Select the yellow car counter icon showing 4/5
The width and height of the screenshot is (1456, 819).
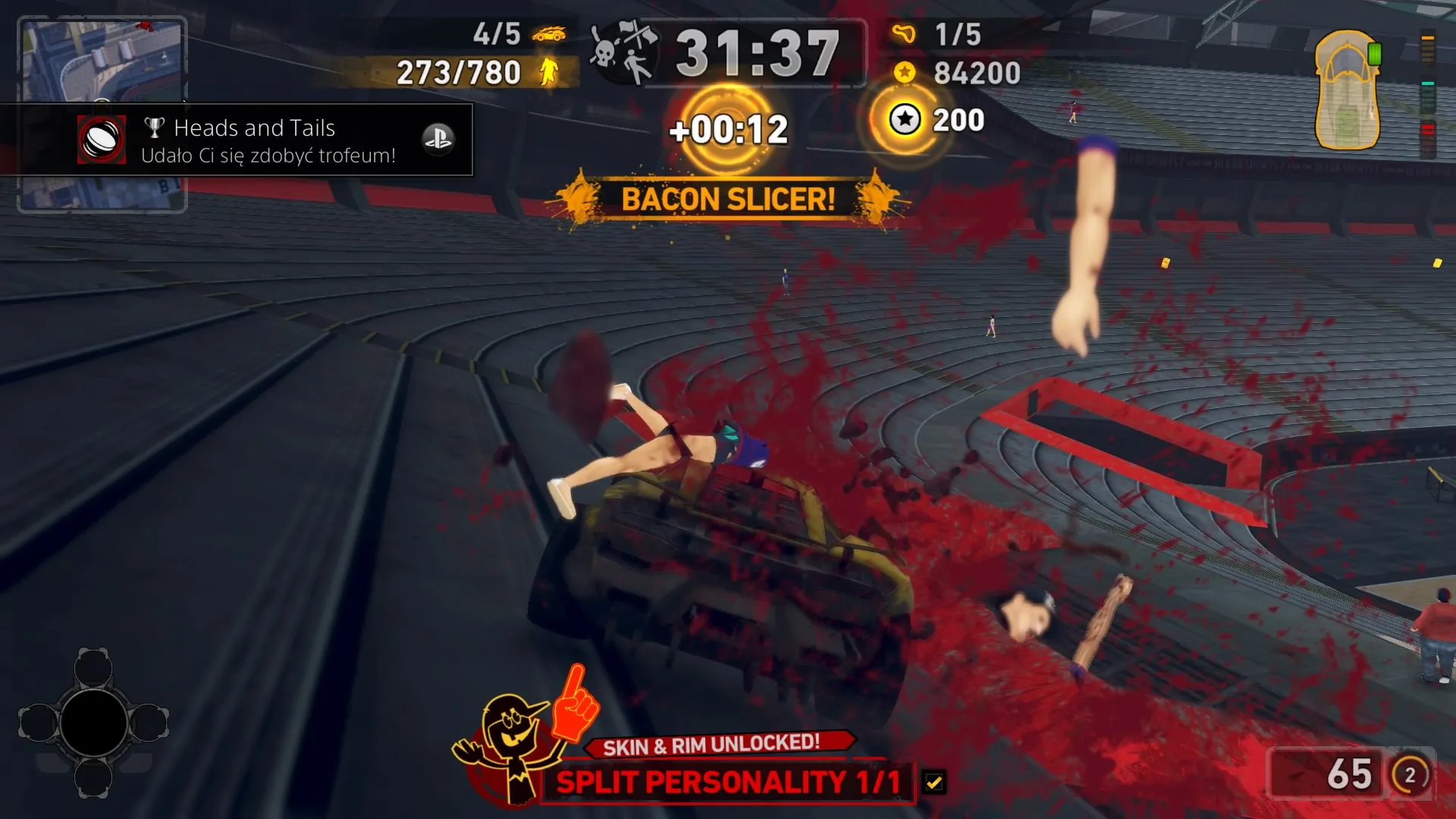tap(550, 34)
